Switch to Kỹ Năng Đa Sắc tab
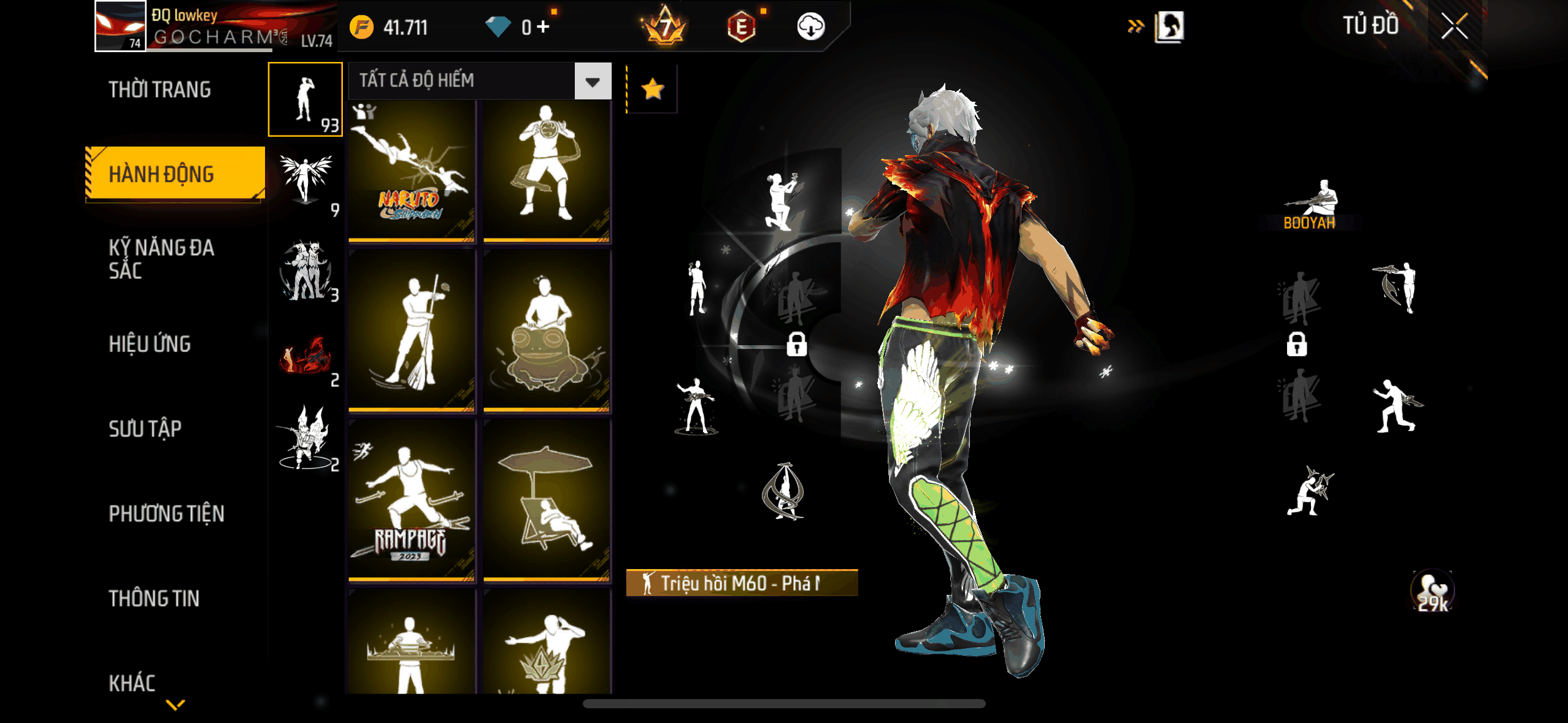This screenshot has height=723, width=1568. 161,259
